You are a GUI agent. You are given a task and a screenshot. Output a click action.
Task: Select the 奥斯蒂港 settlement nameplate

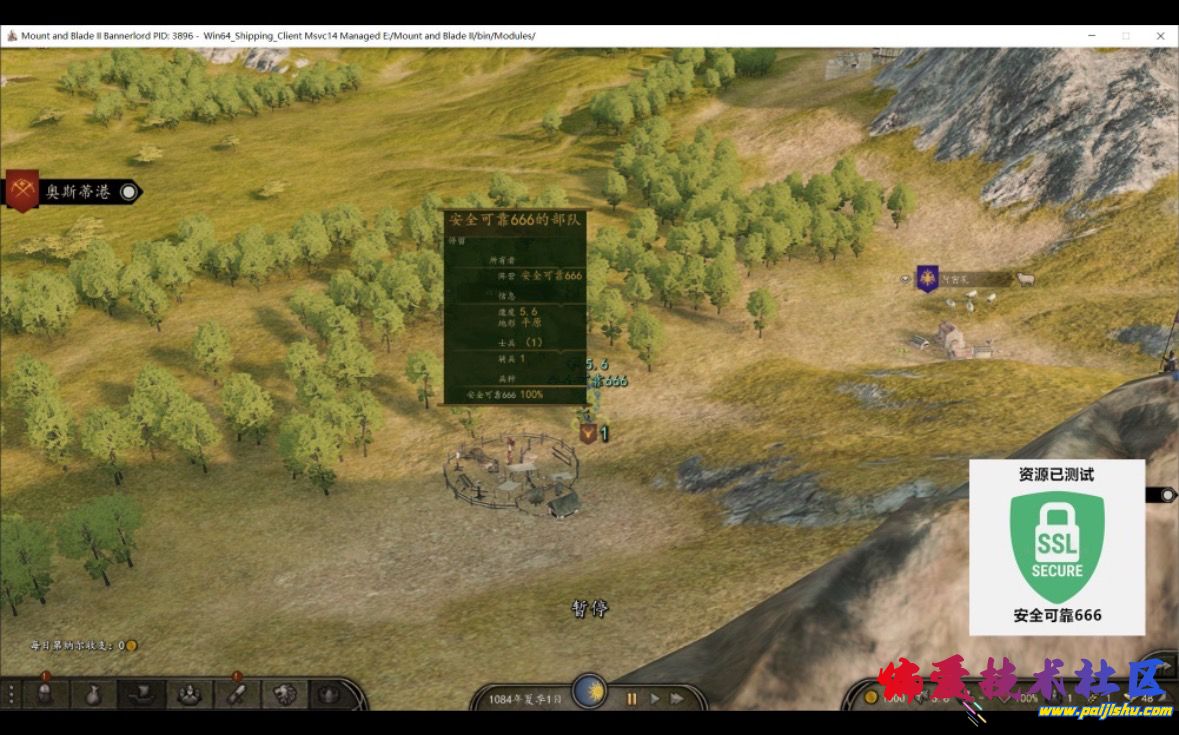point(76,191)
